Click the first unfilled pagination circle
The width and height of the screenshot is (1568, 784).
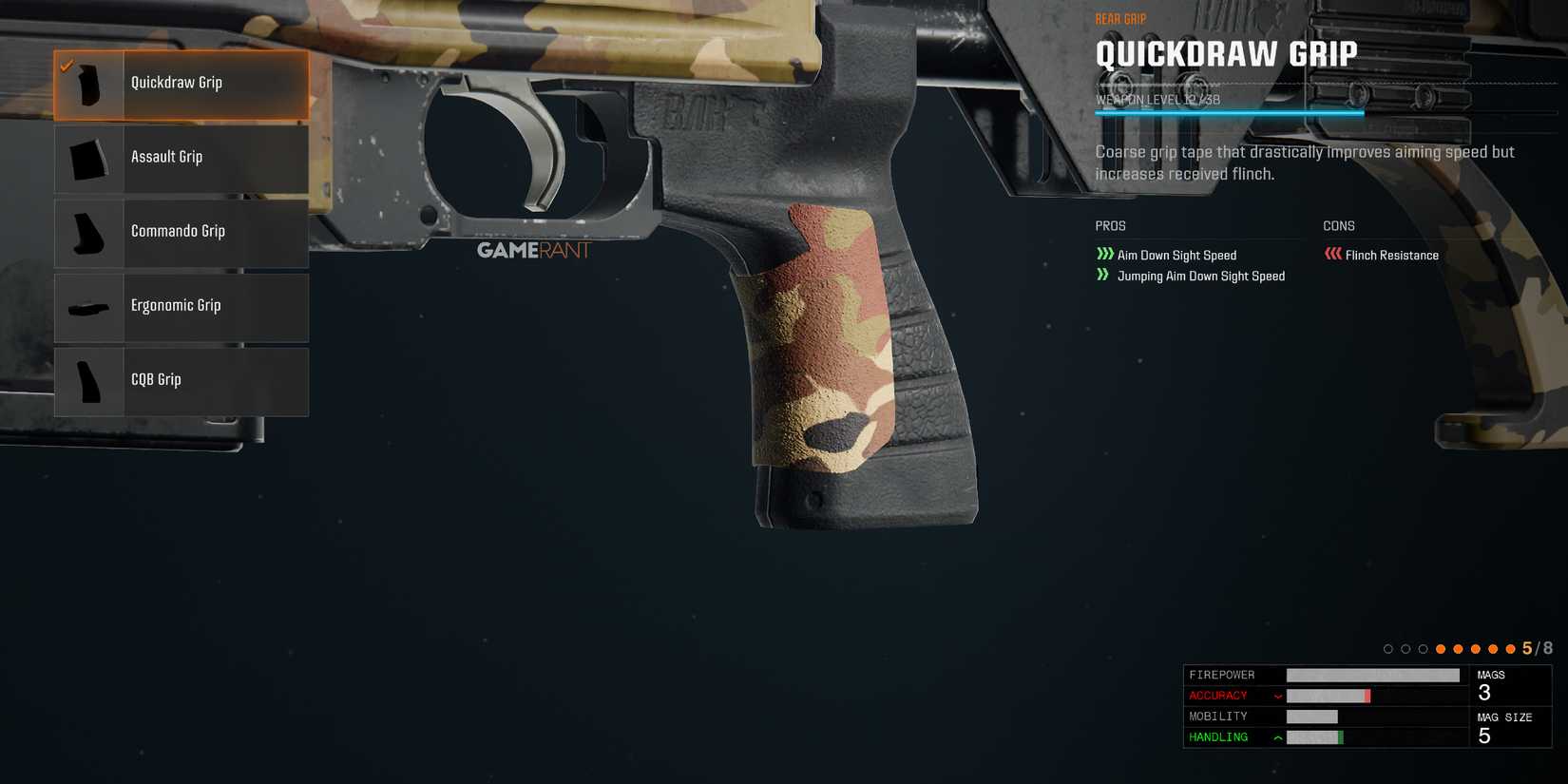point(1388,648)
